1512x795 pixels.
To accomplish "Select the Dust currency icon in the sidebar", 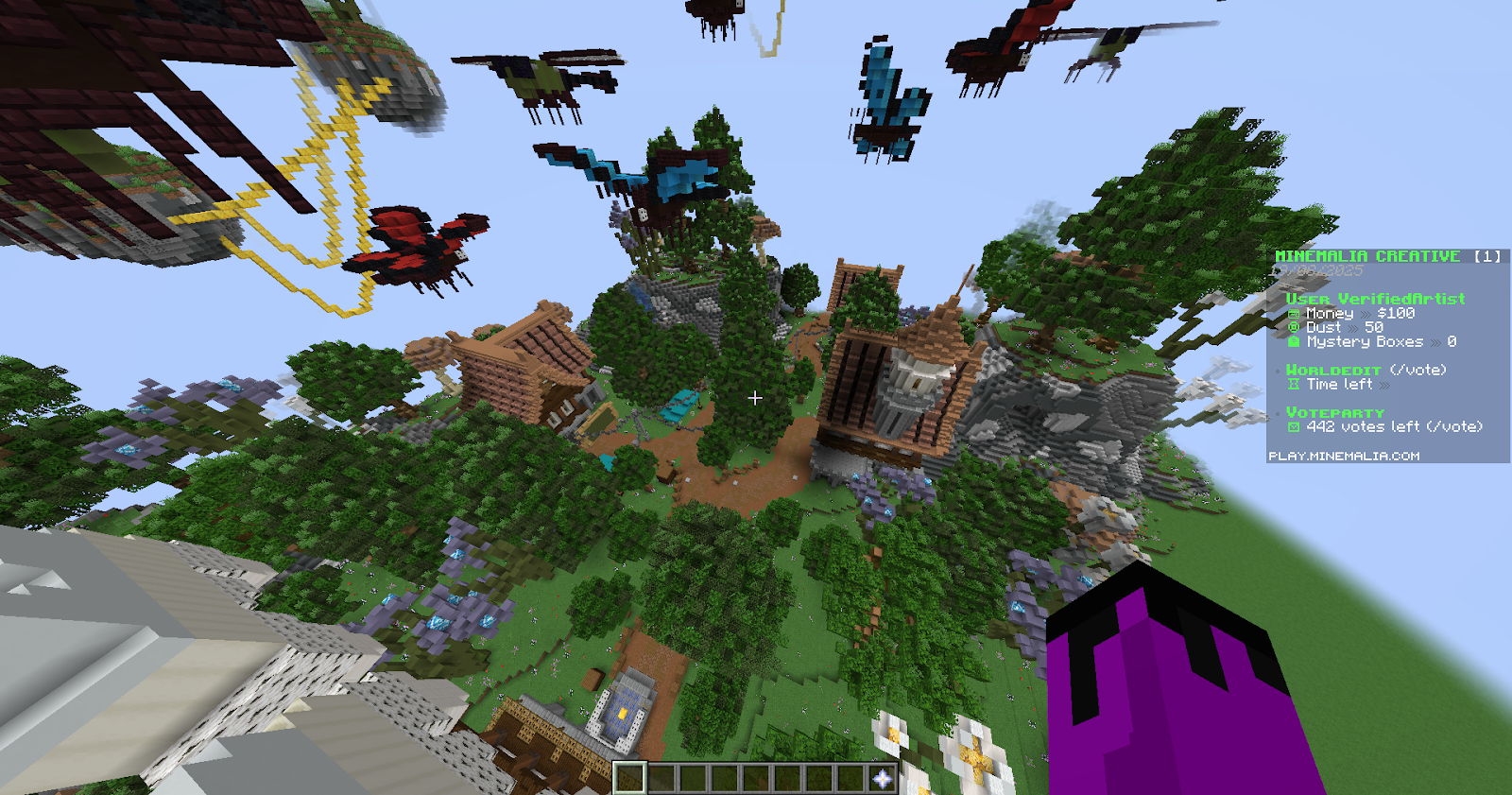I will [1294, 327].
